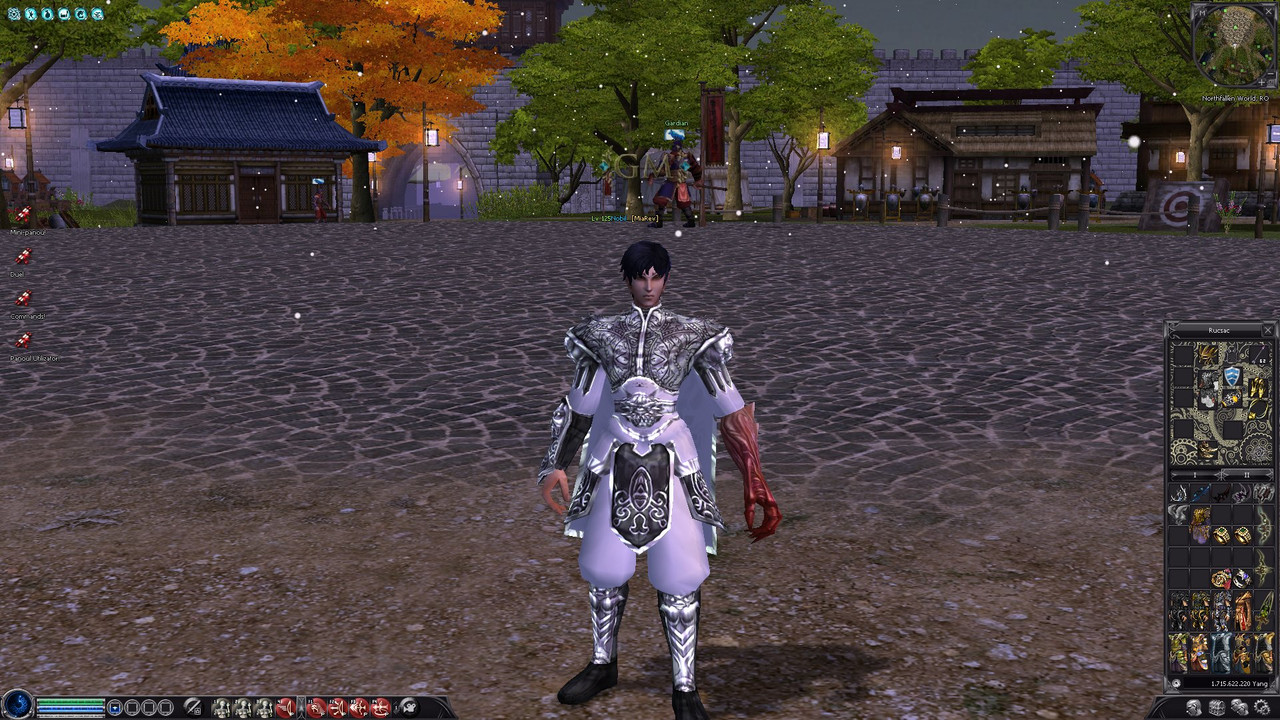Screen dimensions: 1280x720
Task: Select the second quickslot page square
Action: point(133,706)
